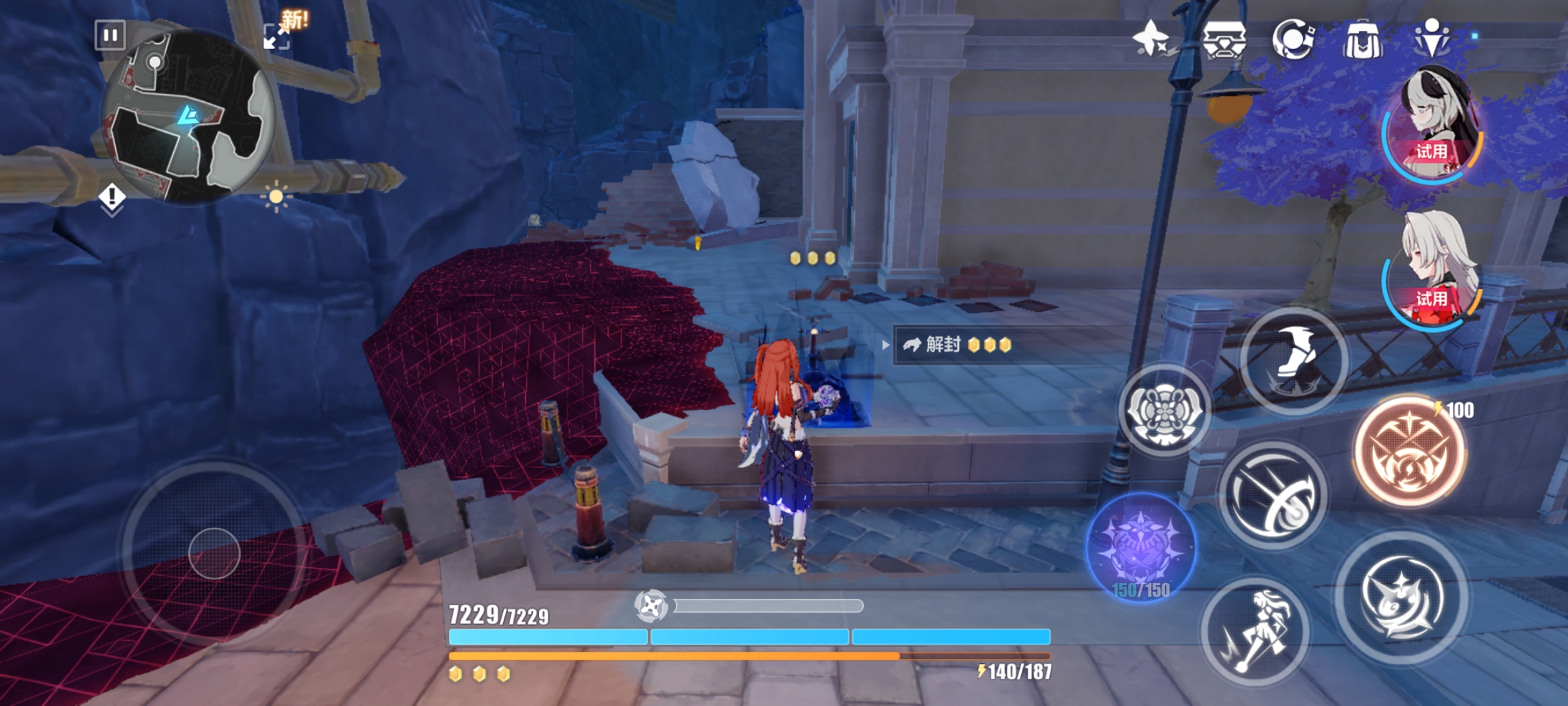Pause the game with the pause button

110,35
